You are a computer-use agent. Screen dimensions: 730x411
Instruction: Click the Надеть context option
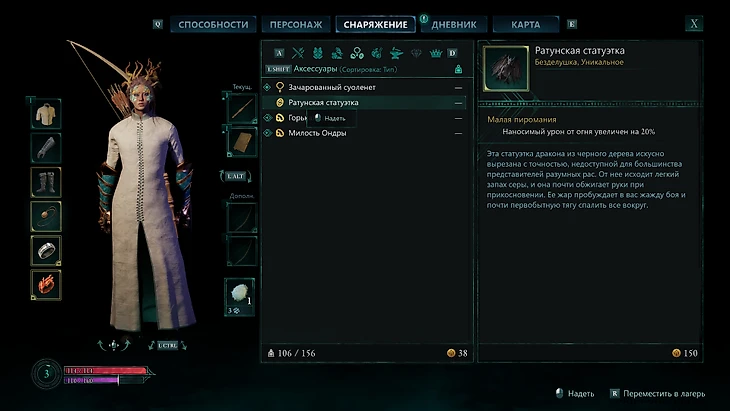pyautogui.click(x=335, y=118)
